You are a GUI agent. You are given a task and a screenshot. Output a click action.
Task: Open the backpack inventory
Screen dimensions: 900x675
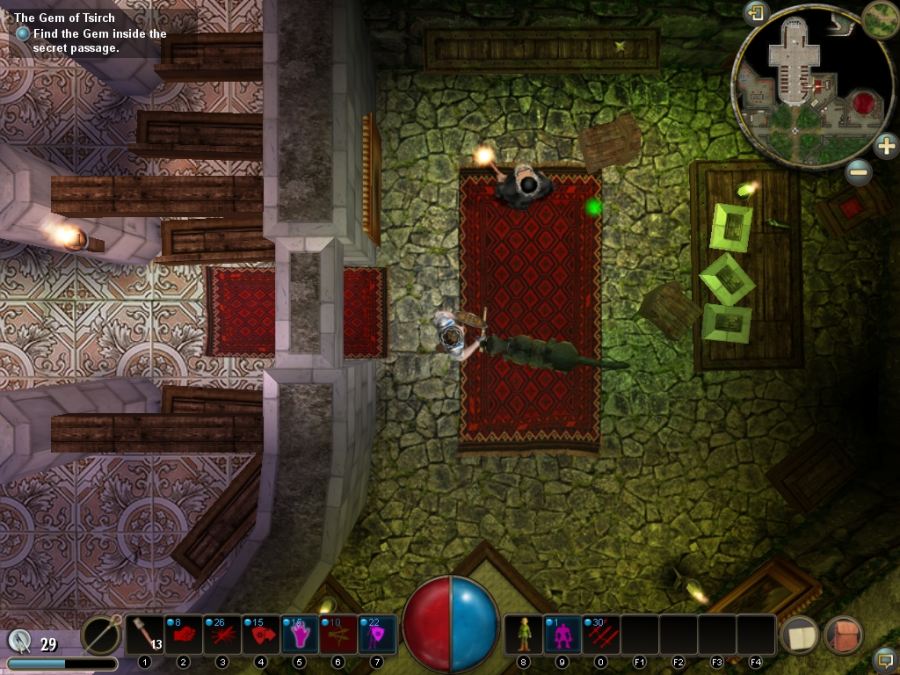pos(843,635)
